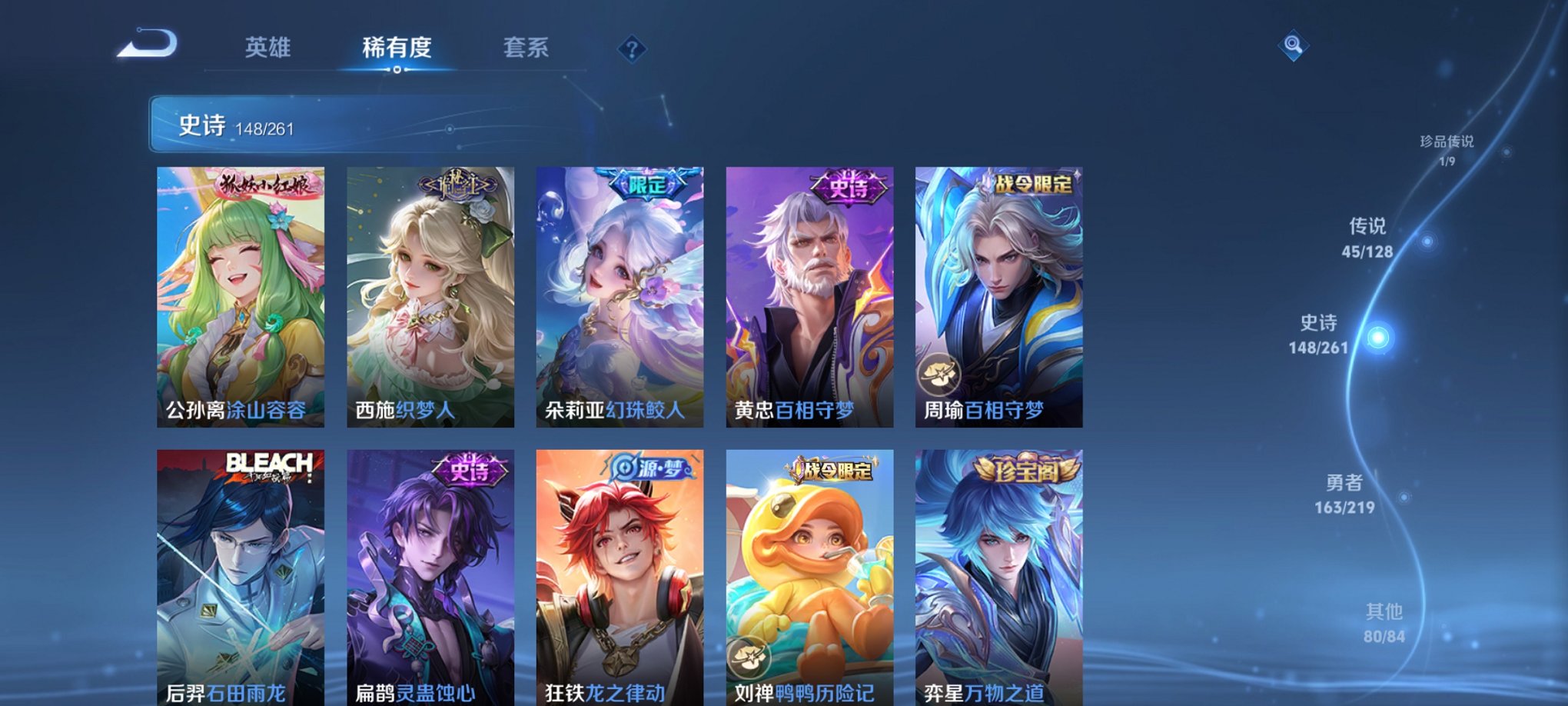The image size is (1568, 706).
Task: Switch to the 套系 tab
Action: point(527,48)
